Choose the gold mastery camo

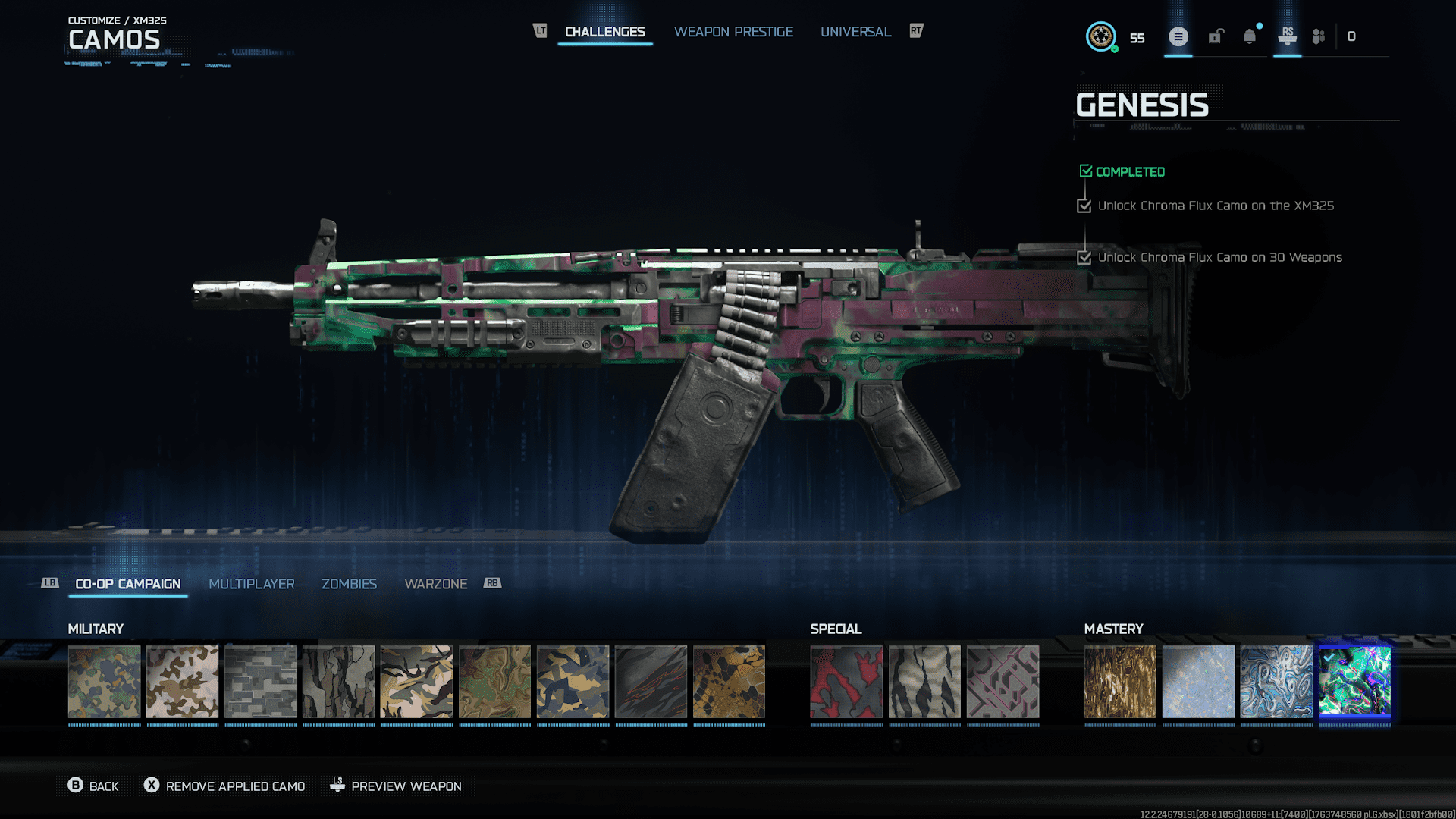point(1120,682)
